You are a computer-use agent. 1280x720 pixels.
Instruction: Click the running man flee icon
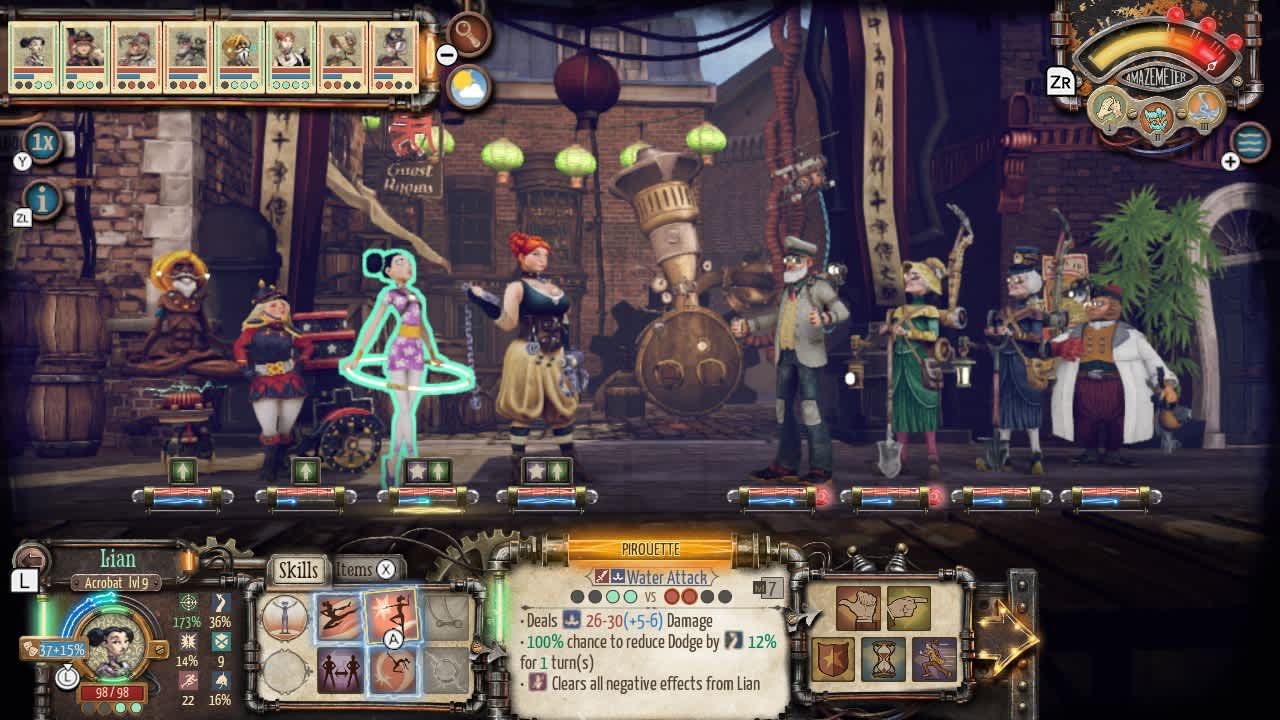coord(933,658)
